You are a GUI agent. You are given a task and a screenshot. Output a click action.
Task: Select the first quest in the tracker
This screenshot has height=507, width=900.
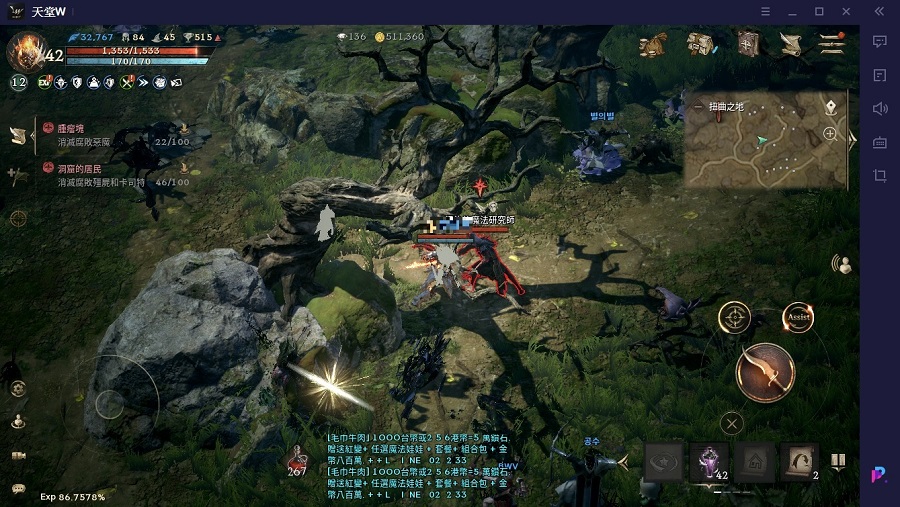click(110, 135)
